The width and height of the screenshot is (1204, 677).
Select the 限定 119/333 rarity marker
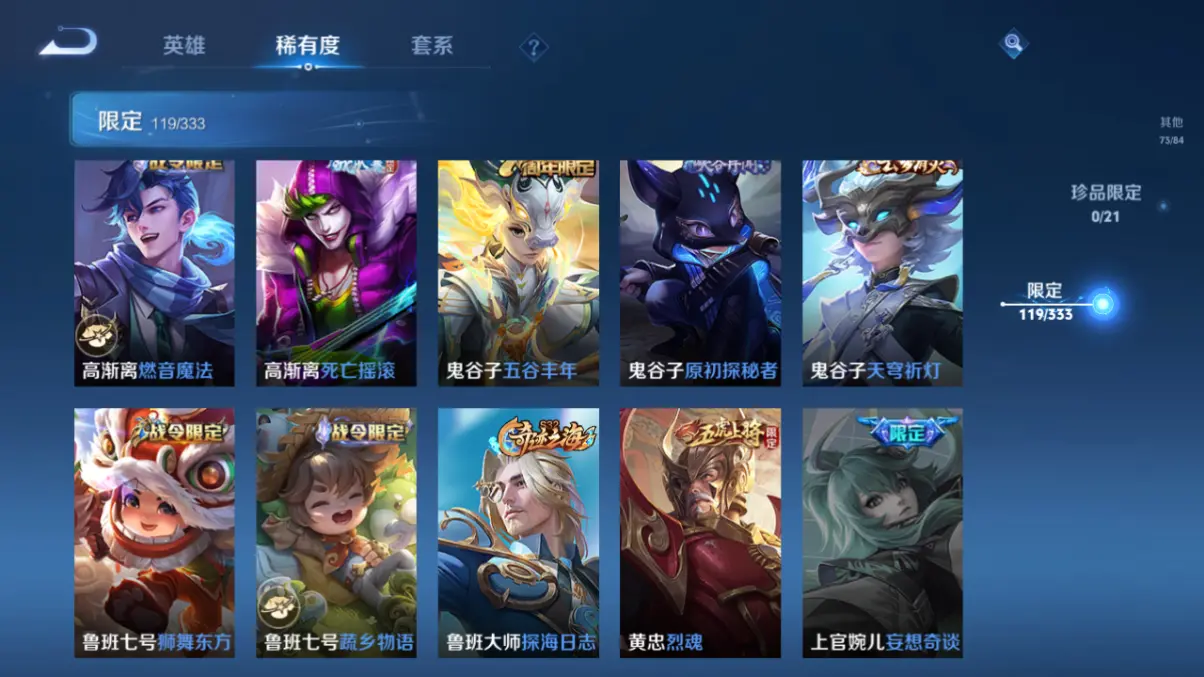click(1047, 301)
